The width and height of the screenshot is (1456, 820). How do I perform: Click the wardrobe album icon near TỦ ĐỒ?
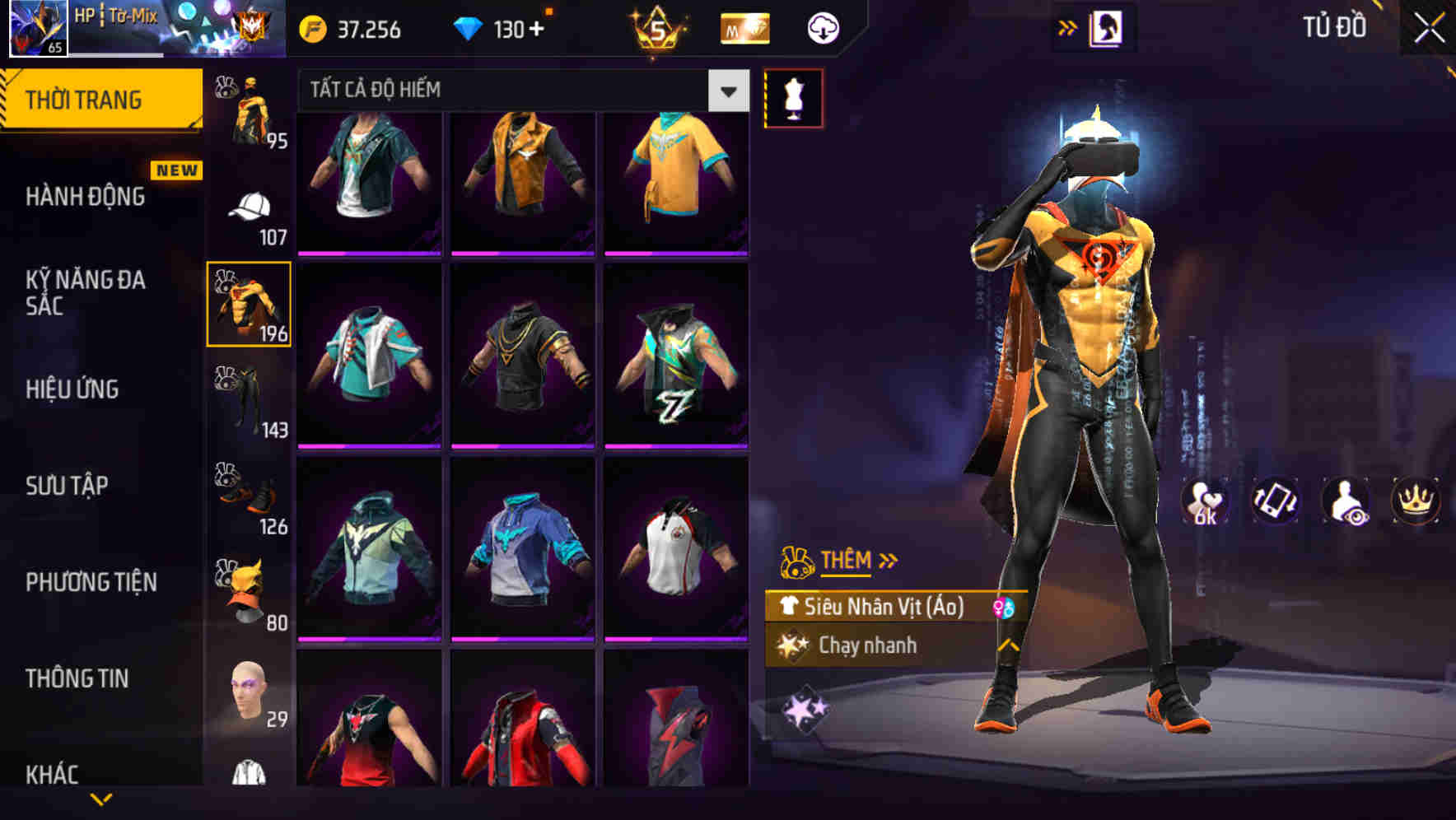point(1108,26)
